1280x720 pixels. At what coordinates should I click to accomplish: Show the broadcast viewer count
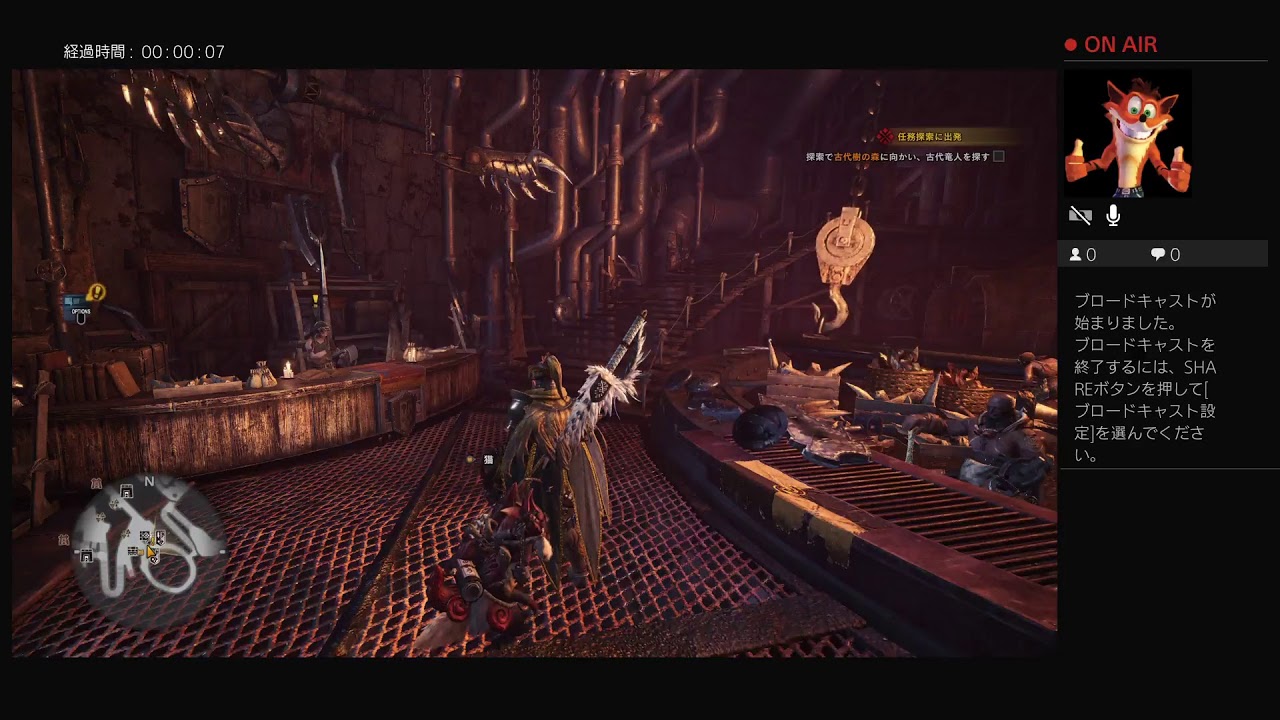click(x=1083, y=255)
